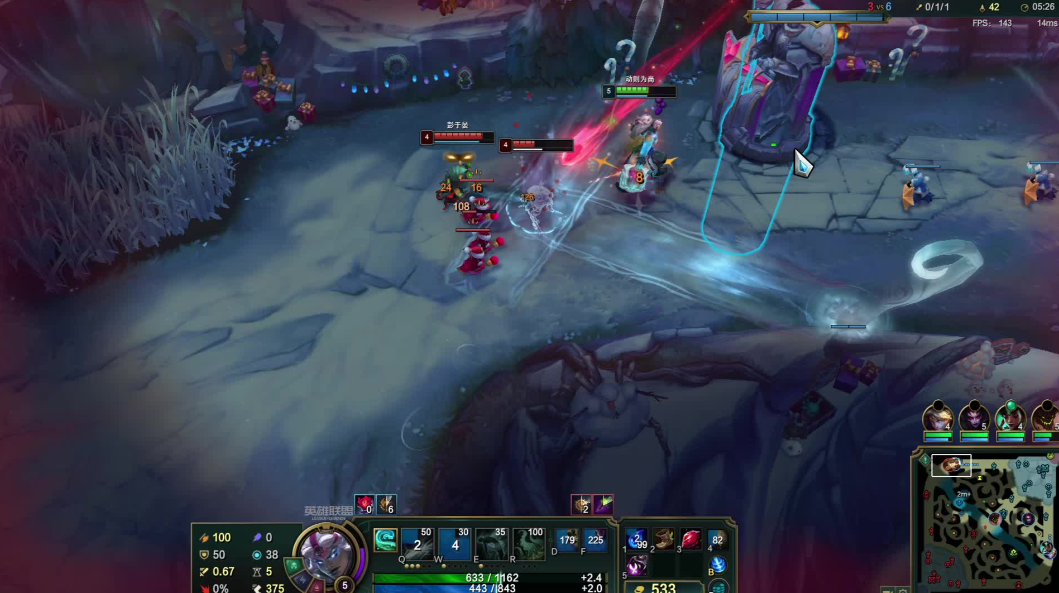The image size is (1059, 593).
Task: Select the purple item in slot 5
Action: [x=637, y=565]
